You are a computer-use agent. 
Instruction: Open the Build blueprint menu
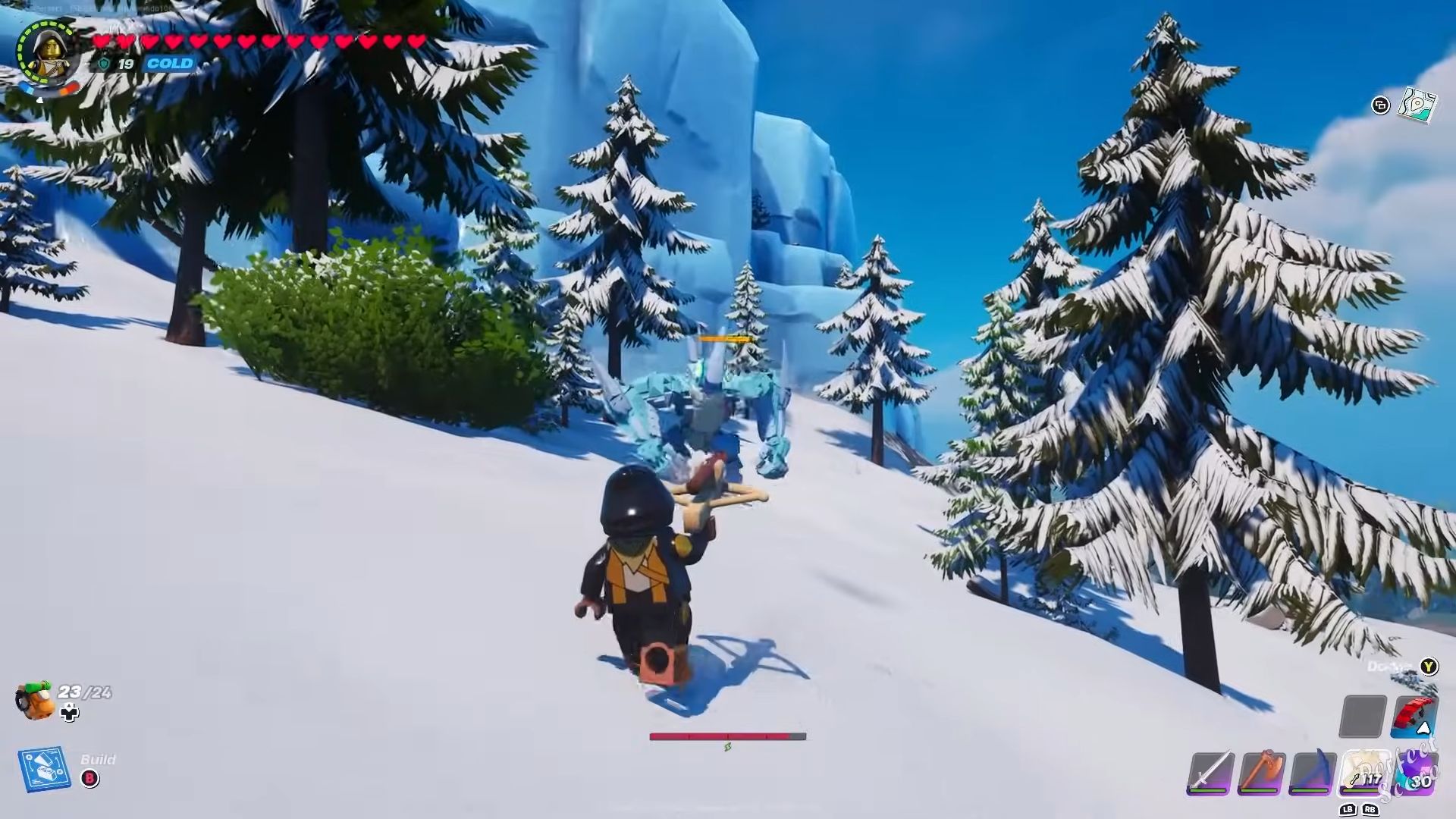44,770
